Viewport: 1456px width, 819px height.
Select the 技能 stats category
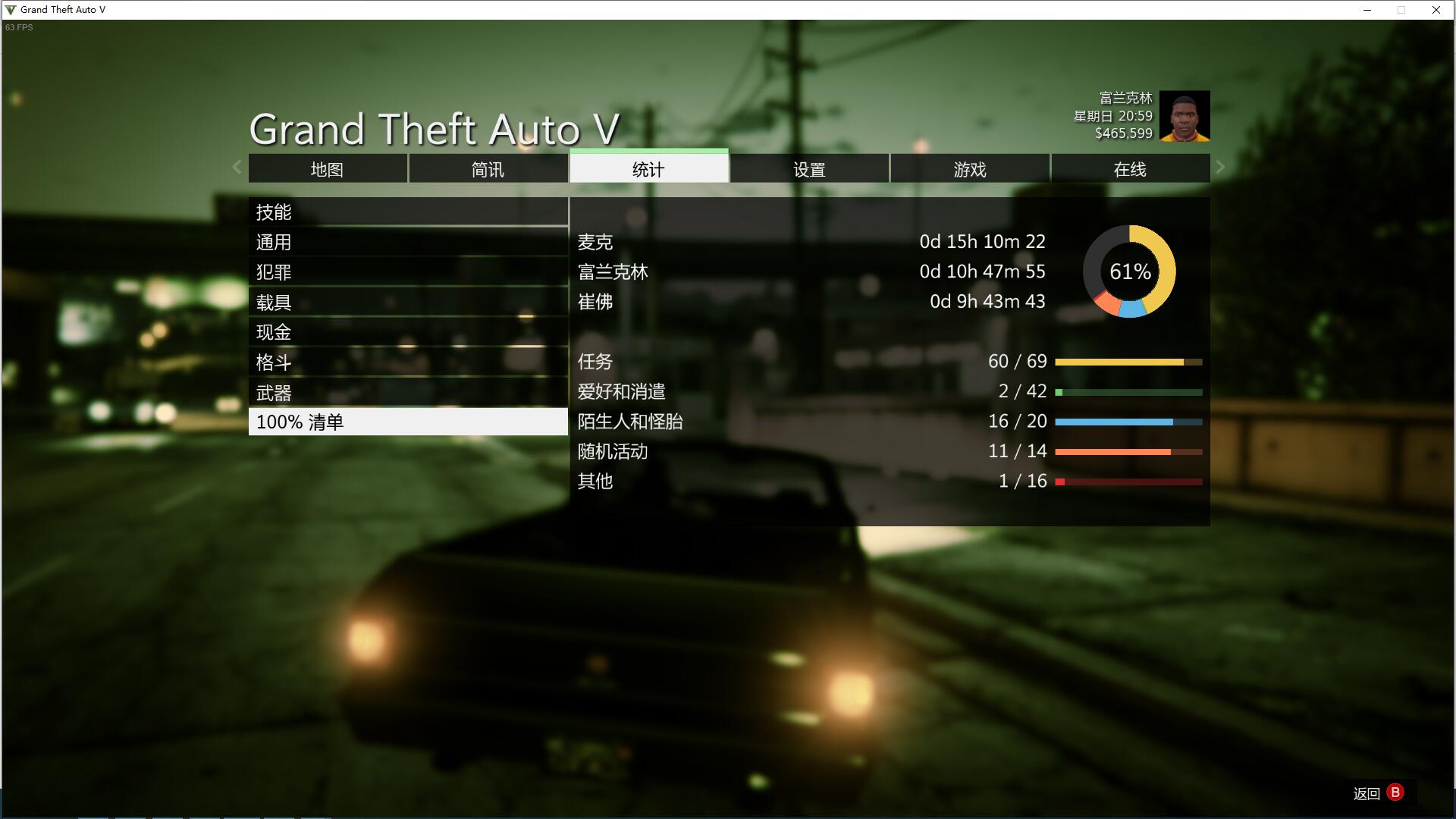[408, 212]
